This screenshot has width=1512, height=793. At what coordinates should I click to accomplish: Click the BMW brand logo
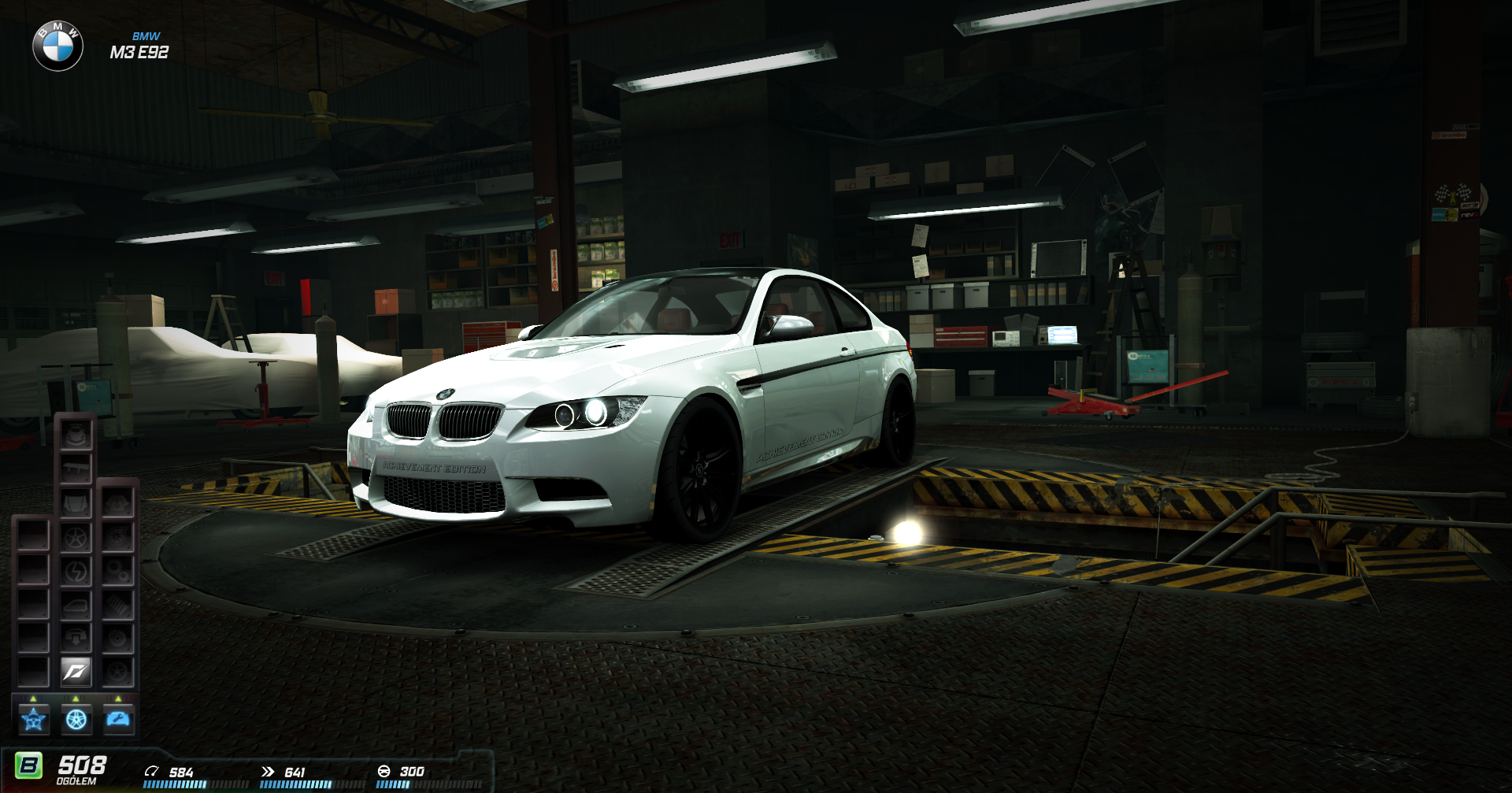57,46
